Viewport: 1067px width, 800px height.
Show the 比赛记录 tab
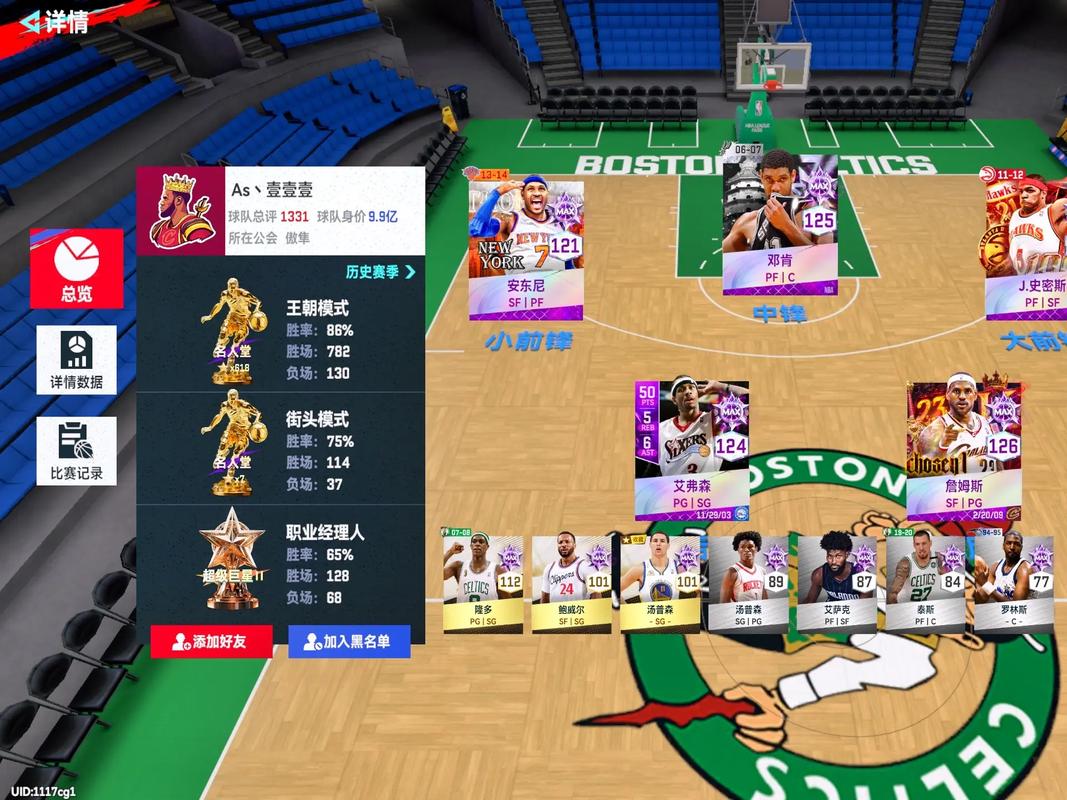point(77,451)
